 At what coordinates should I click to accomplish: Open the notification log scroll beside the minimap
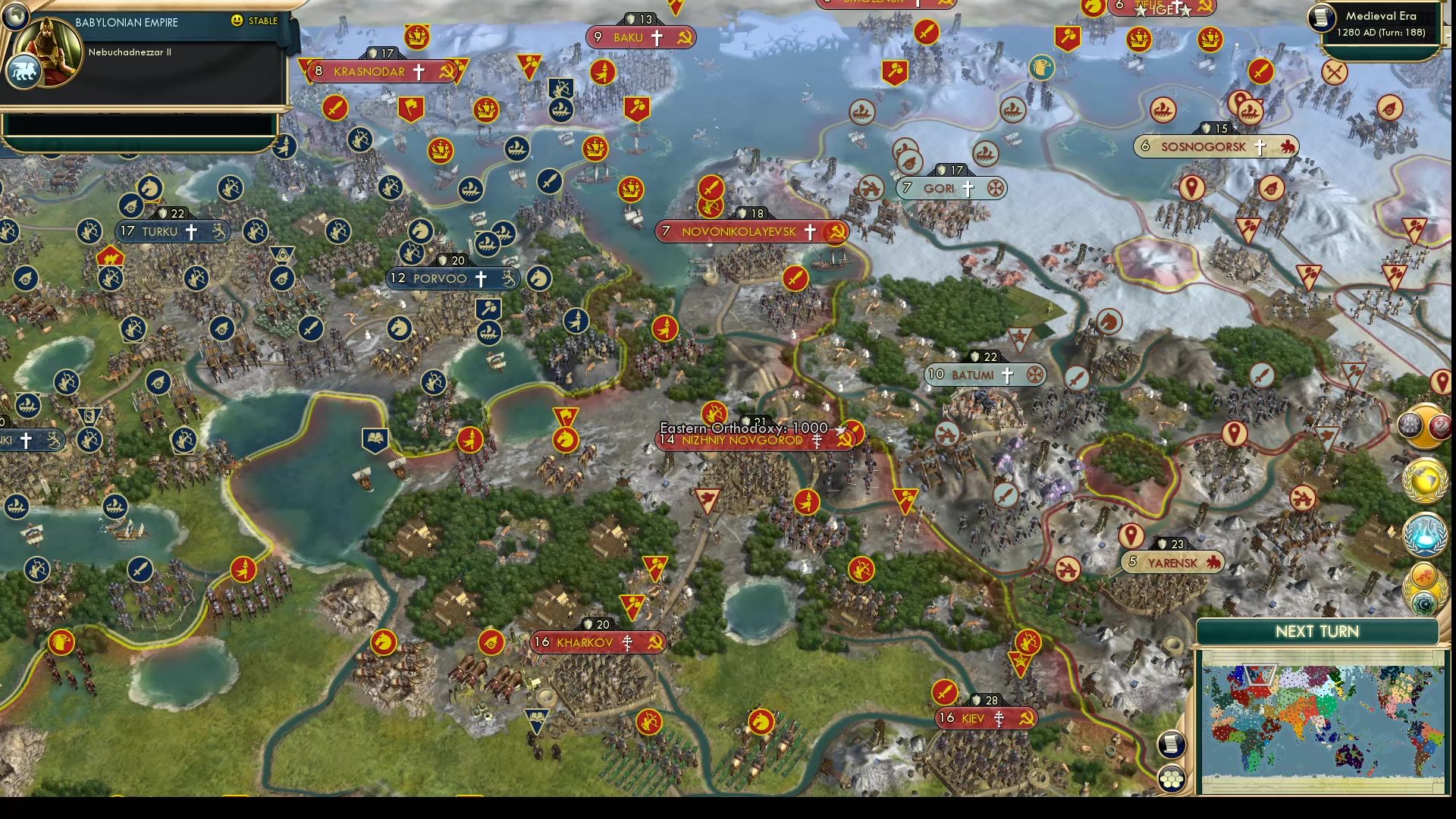coord(1172,744)
